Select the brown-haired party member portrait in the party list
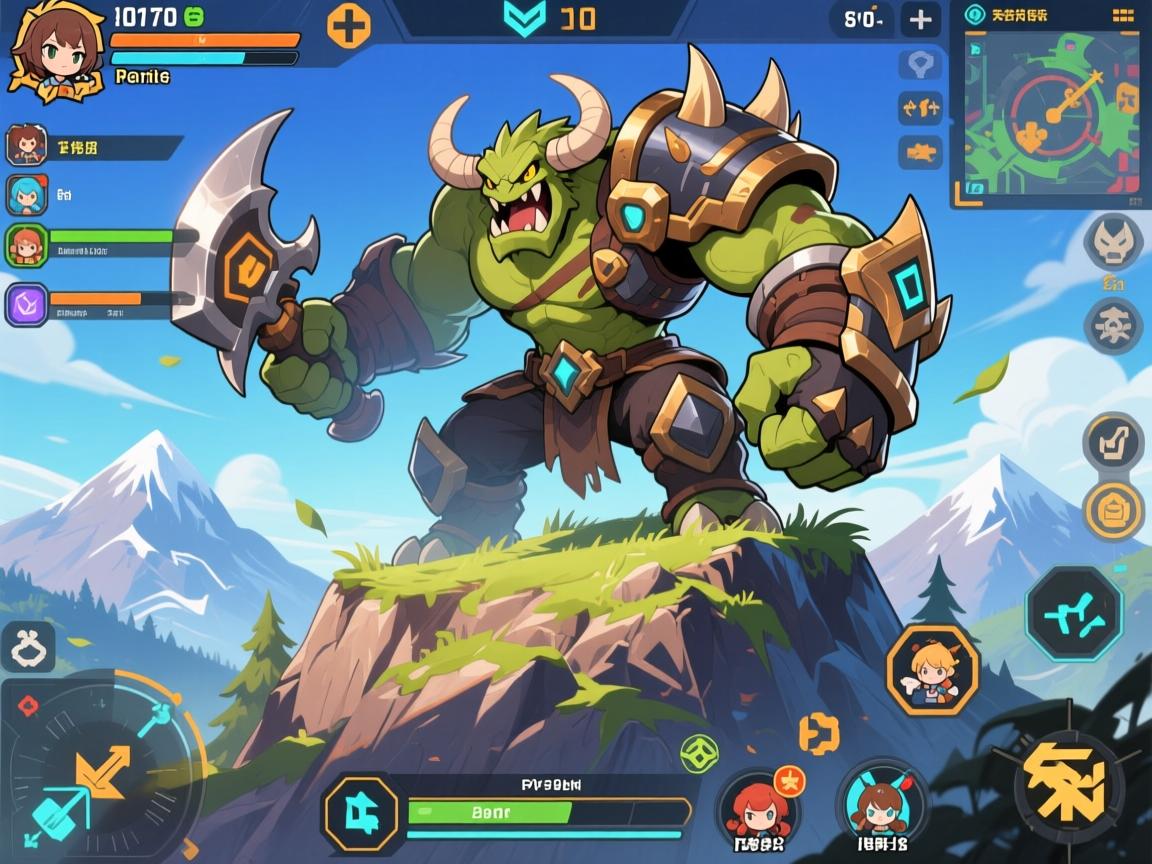Image resolution: width=1152 pixels, height=864 pixels. (x=25, y=145)
